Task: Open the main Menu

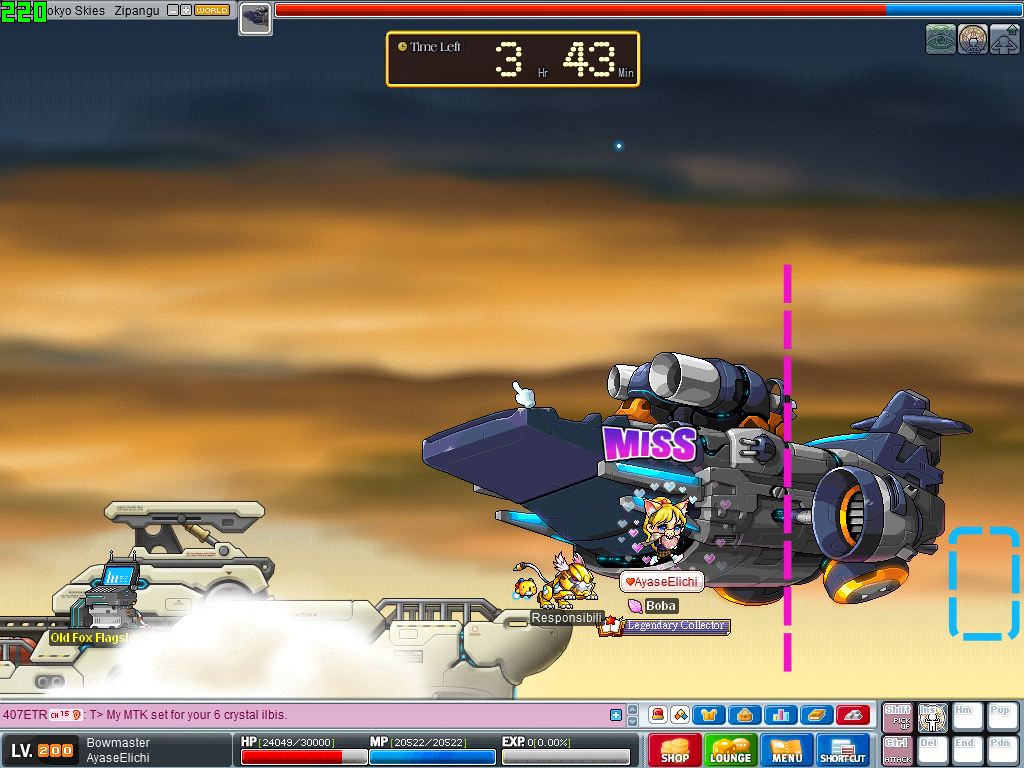Action: tap(787, 751)
